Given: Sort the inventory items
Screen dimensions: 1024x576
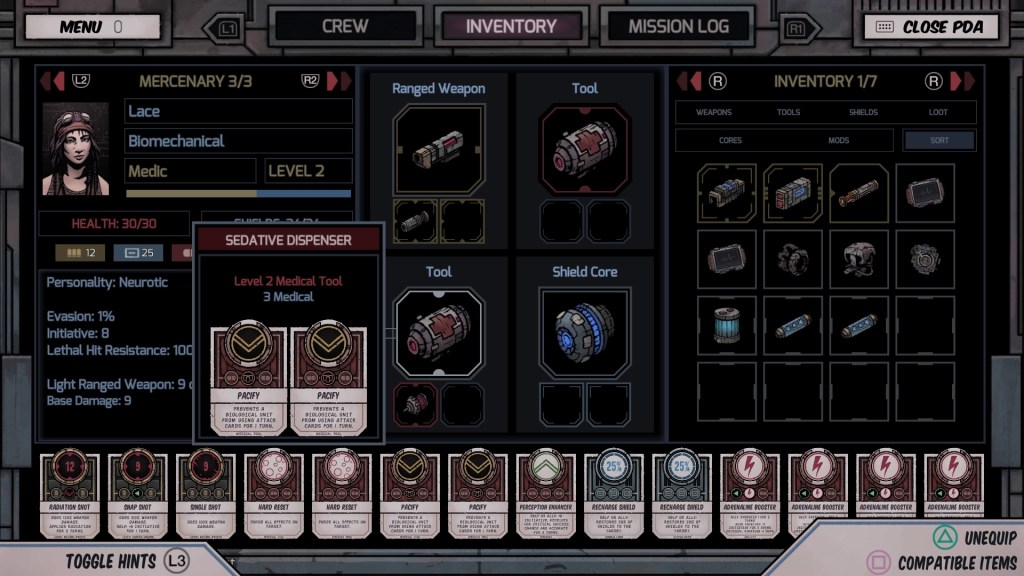Looking at the screenshot, I should click(x=938, y=141).
